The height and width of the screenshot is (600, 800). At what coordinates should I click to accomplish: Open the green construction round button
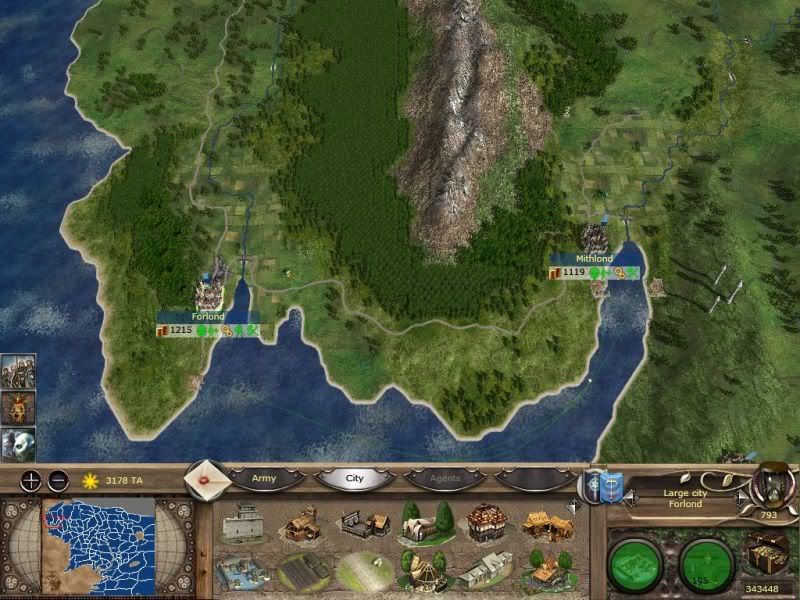click(638, 561)
